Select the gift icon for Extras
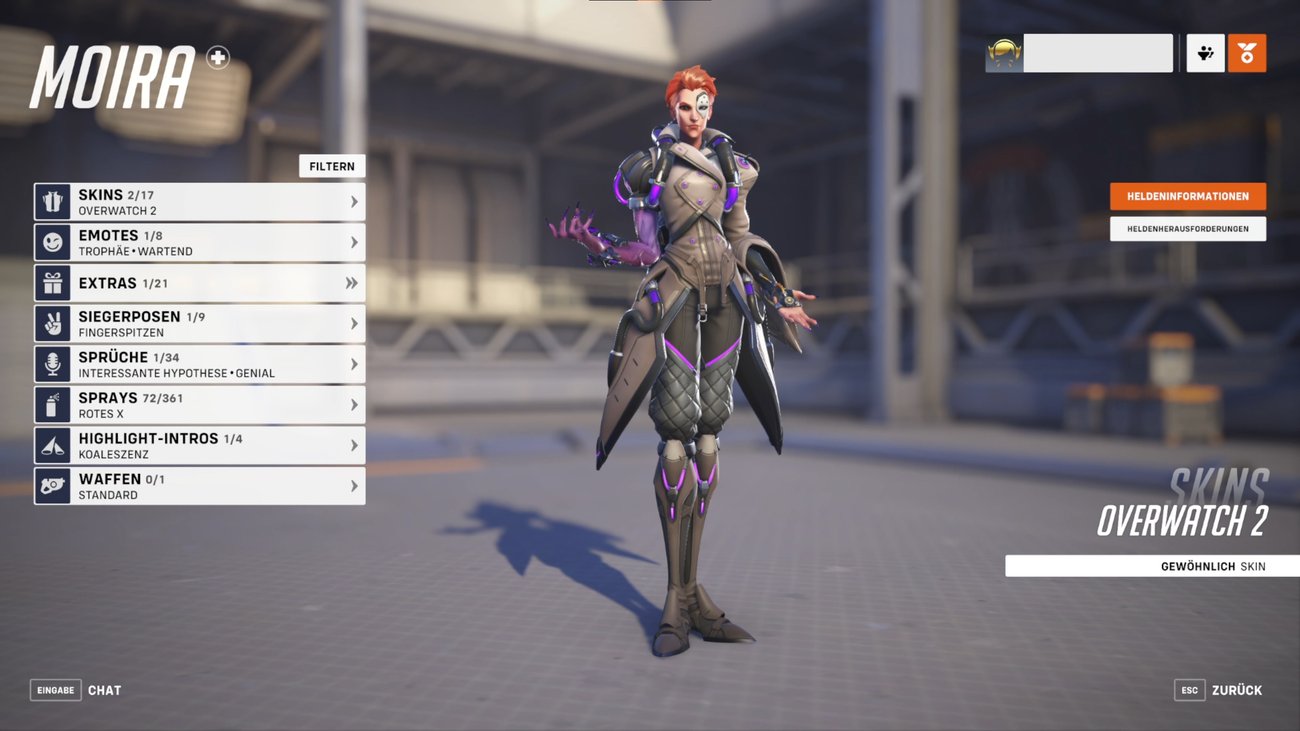1300x731 pixels. point(52,282)
